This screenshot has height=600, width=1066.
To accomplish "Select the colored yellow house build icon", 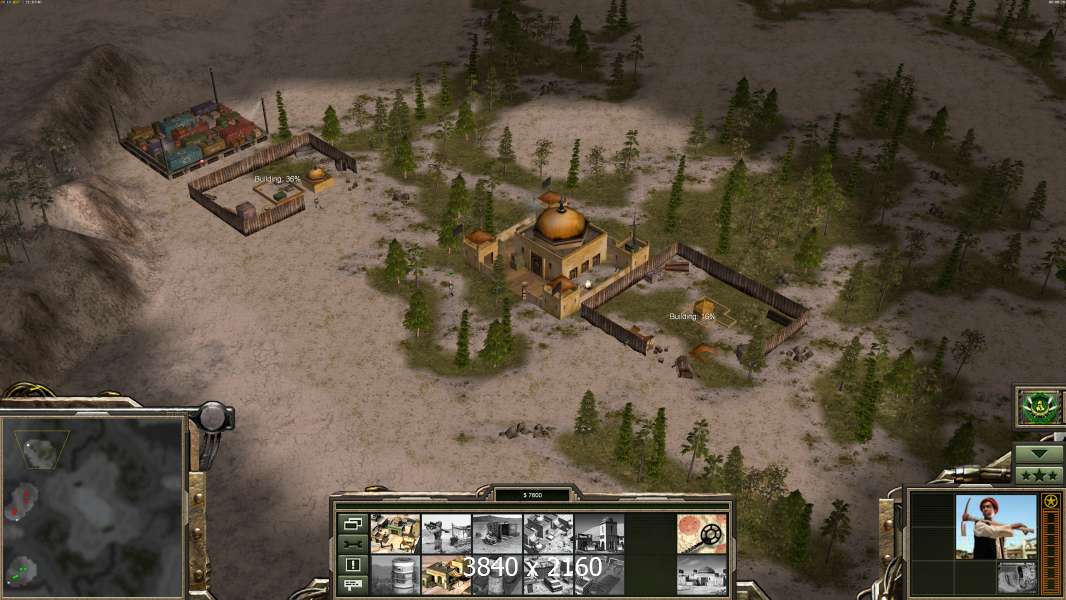I will (446, 575).
